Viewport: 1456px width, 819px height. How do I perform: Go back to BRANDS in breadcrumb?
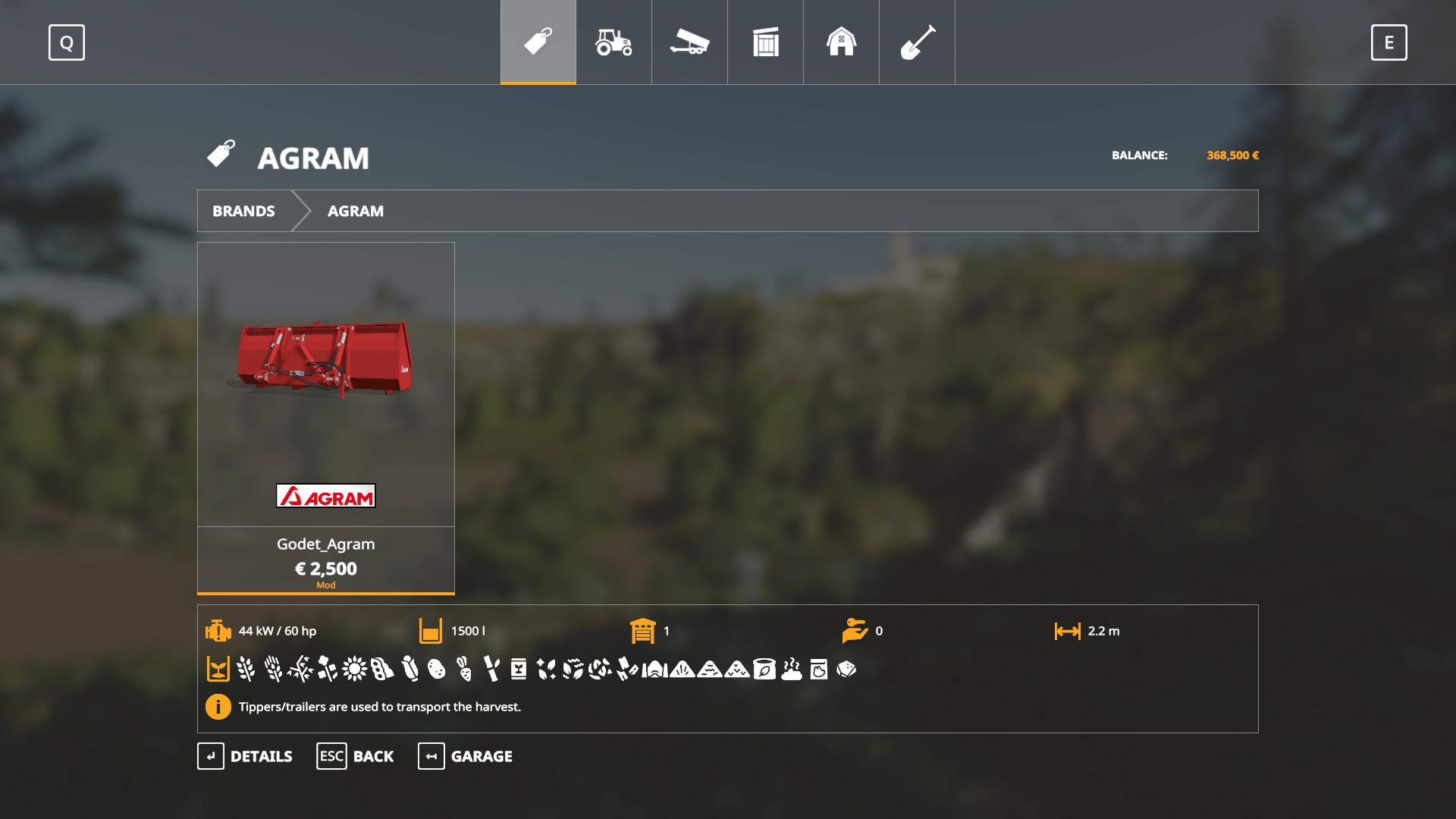pyautogui.click(x=243, y=211)
